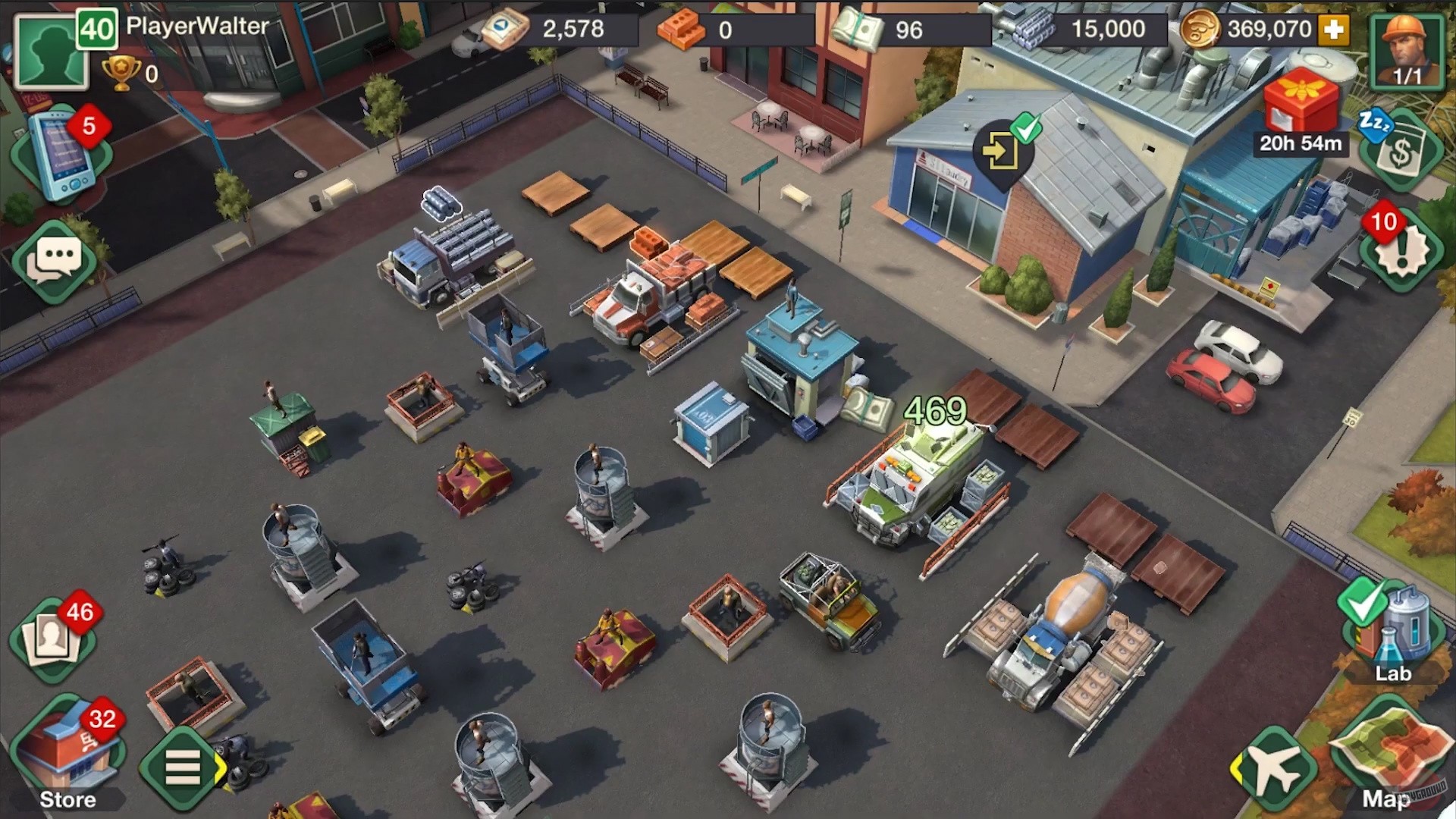Tap the arrow marker entering the store building
Screen dimensions: 1456x819
1001,152
